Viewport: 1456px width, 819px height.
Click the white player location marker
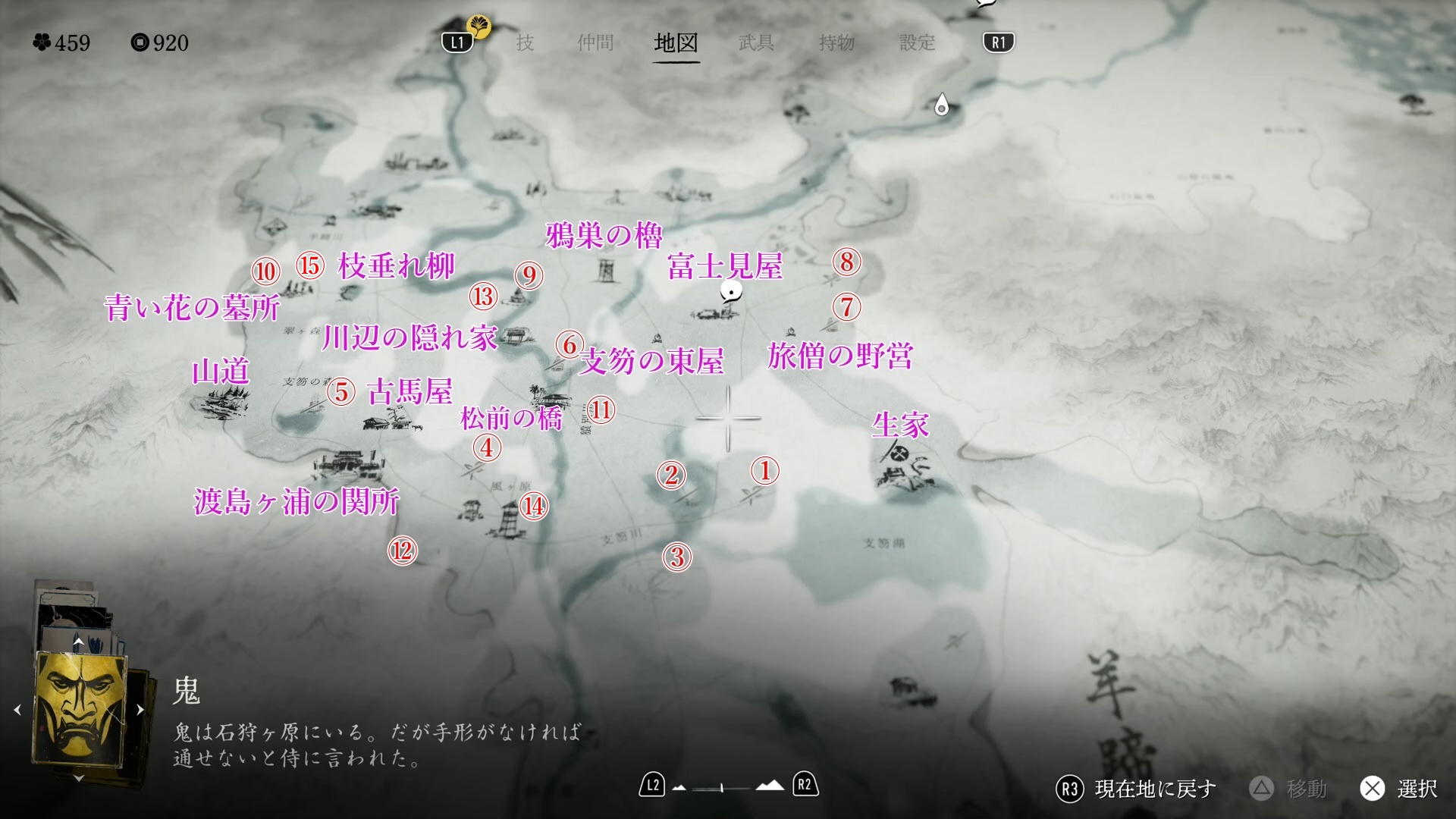[x=731, y=292]
